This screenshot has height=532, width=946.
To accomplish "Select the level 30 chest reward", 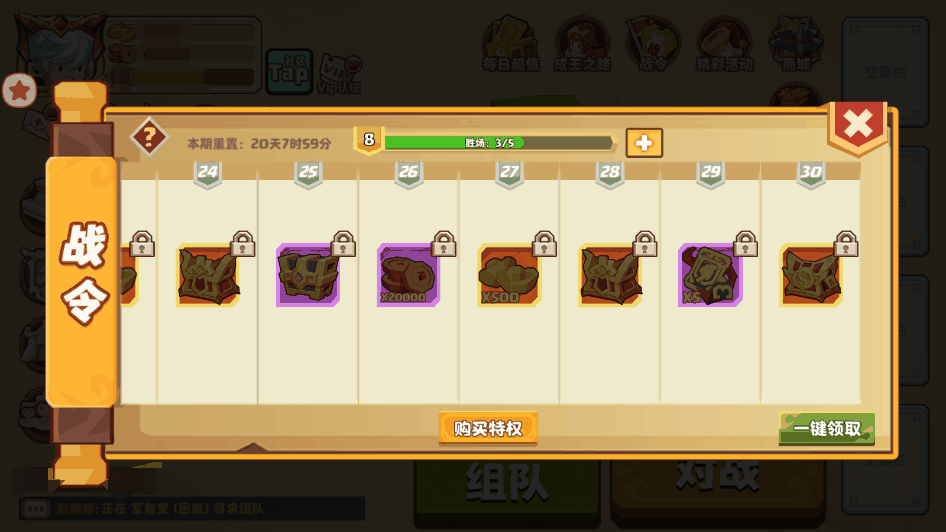I will (811, 275).
